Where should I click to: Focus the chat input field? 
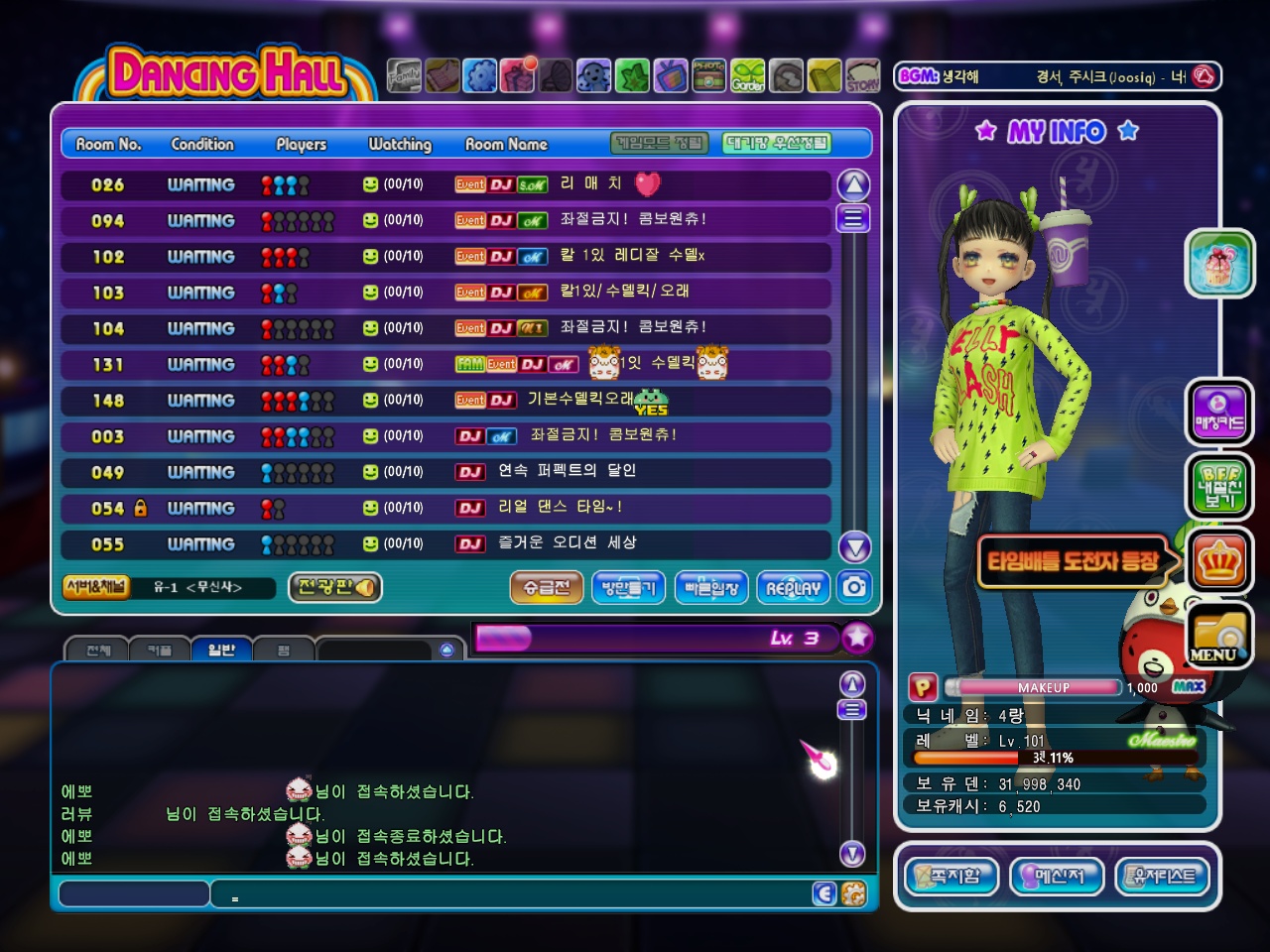(x=516, y=894)
